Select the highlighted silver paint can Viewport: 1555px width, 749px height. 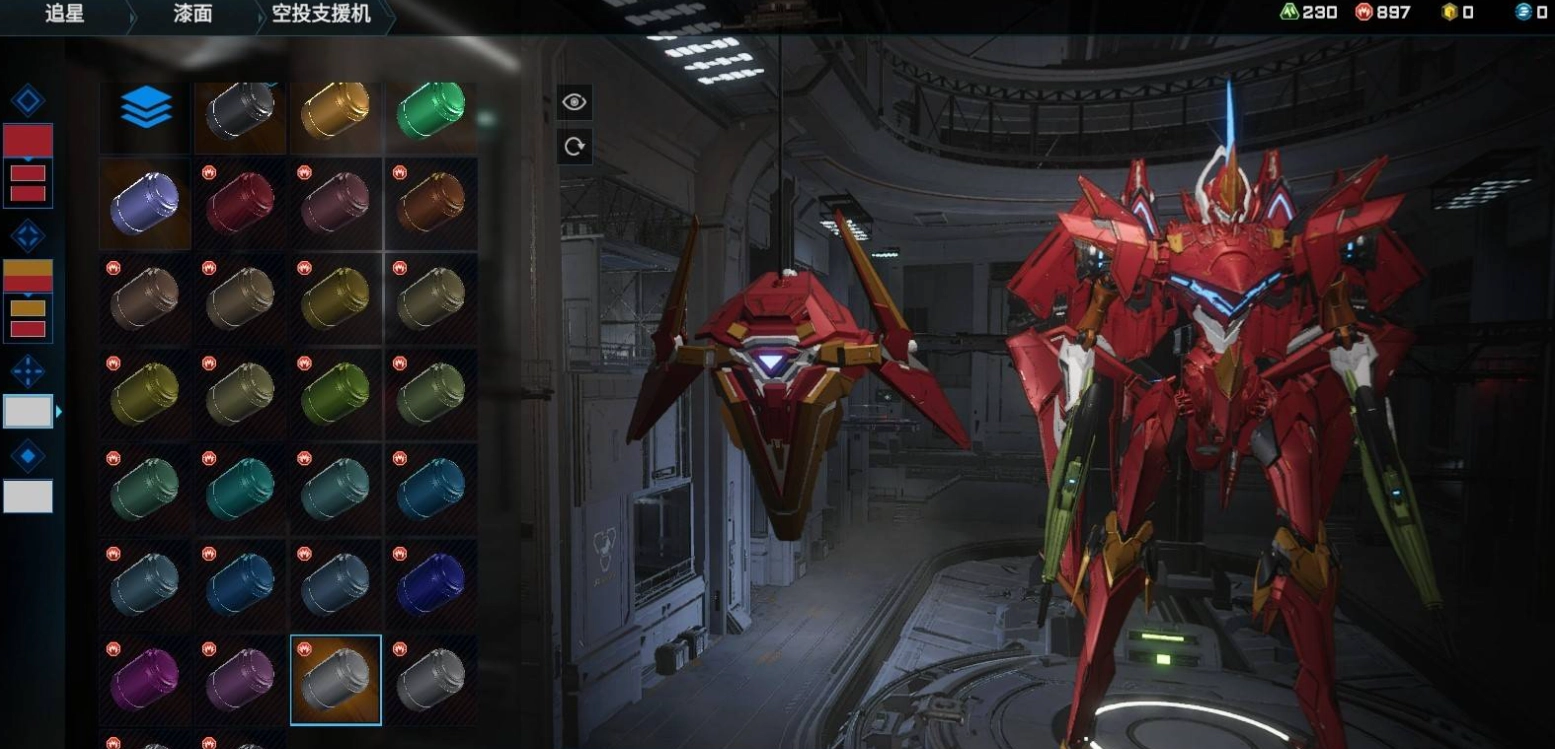point(336,680)
